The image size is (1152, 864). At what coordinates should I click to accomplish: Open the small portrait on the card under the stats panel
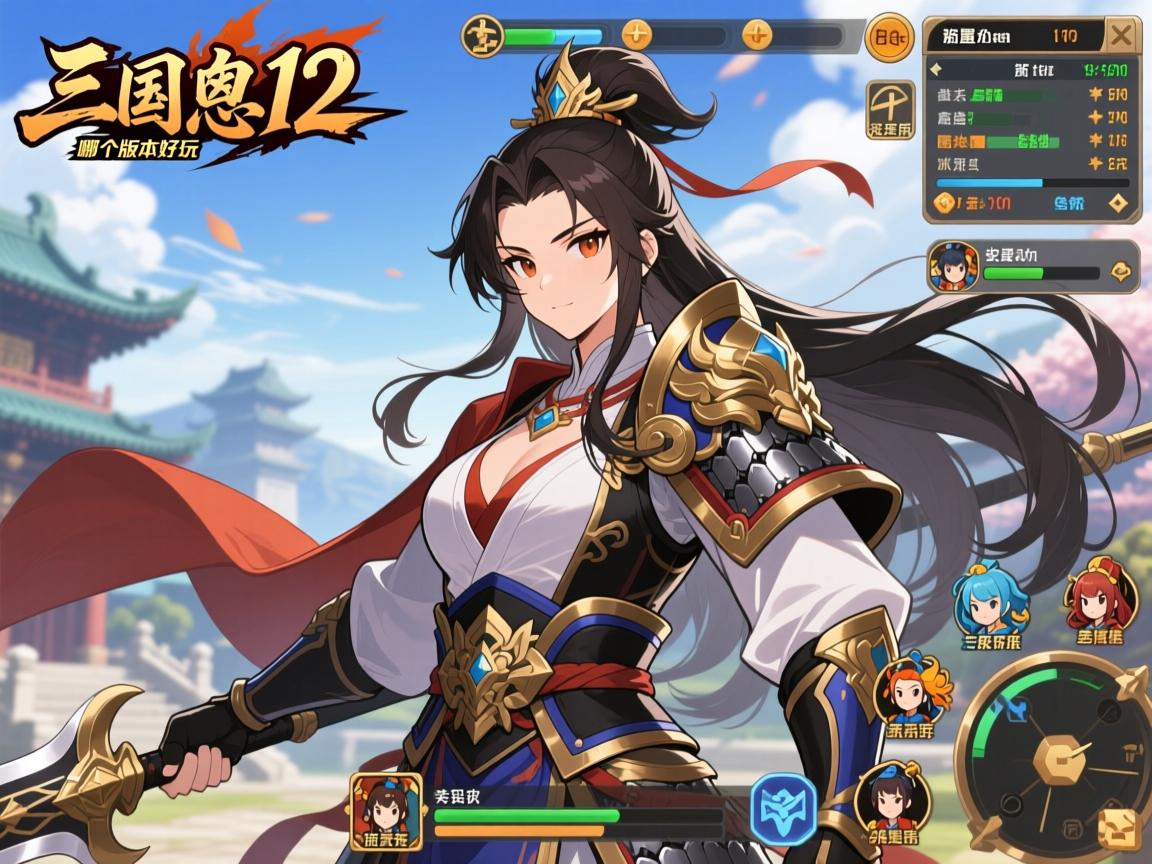click(x=954, y=267)
